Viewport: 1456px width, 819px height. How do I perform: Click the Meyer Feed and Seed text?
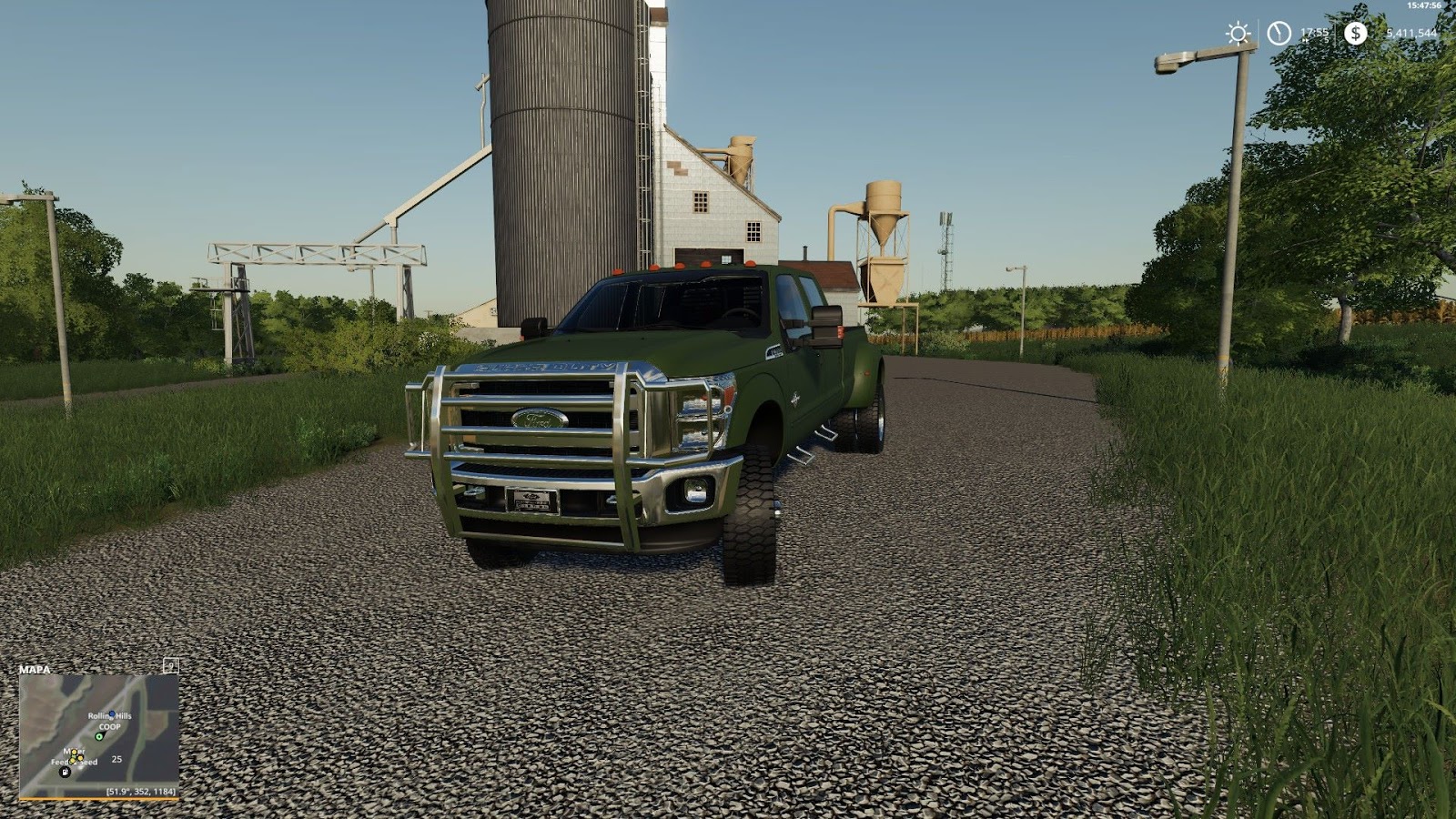click(x=74, y=756)
